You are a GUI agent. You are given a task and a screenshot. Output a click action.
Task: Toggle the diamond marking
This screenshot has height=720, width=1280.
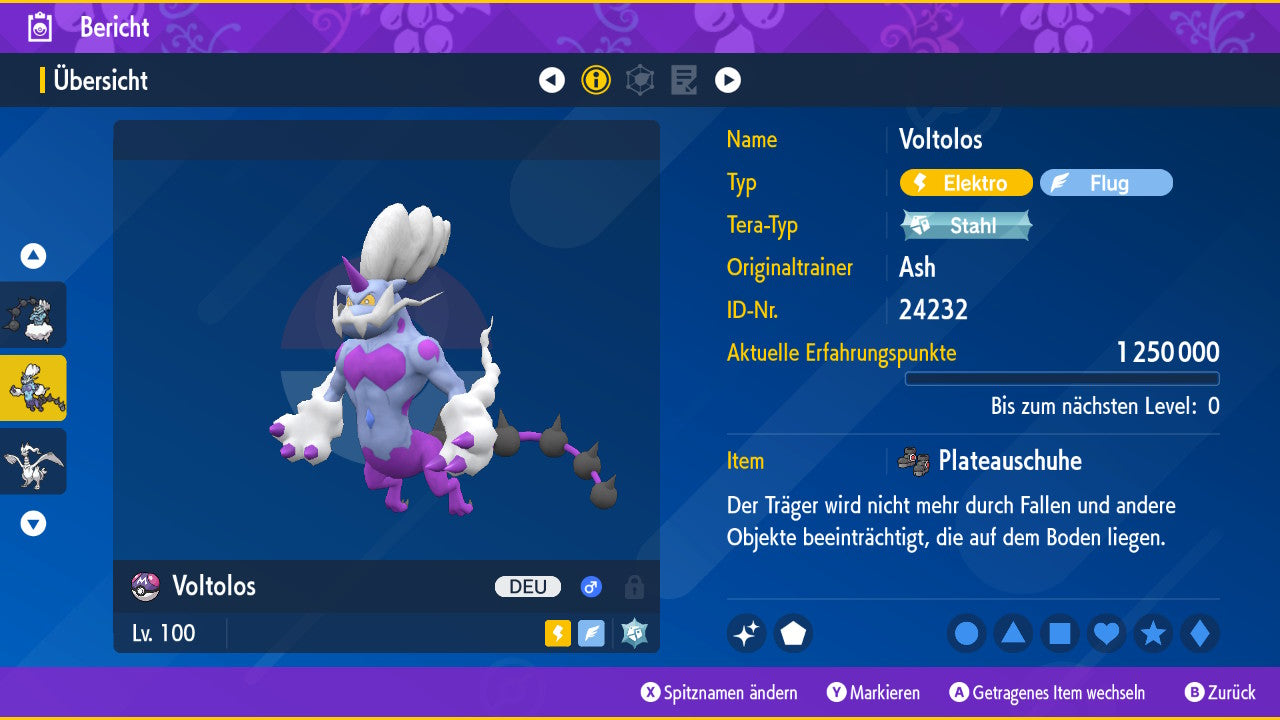pos(1200,634)
